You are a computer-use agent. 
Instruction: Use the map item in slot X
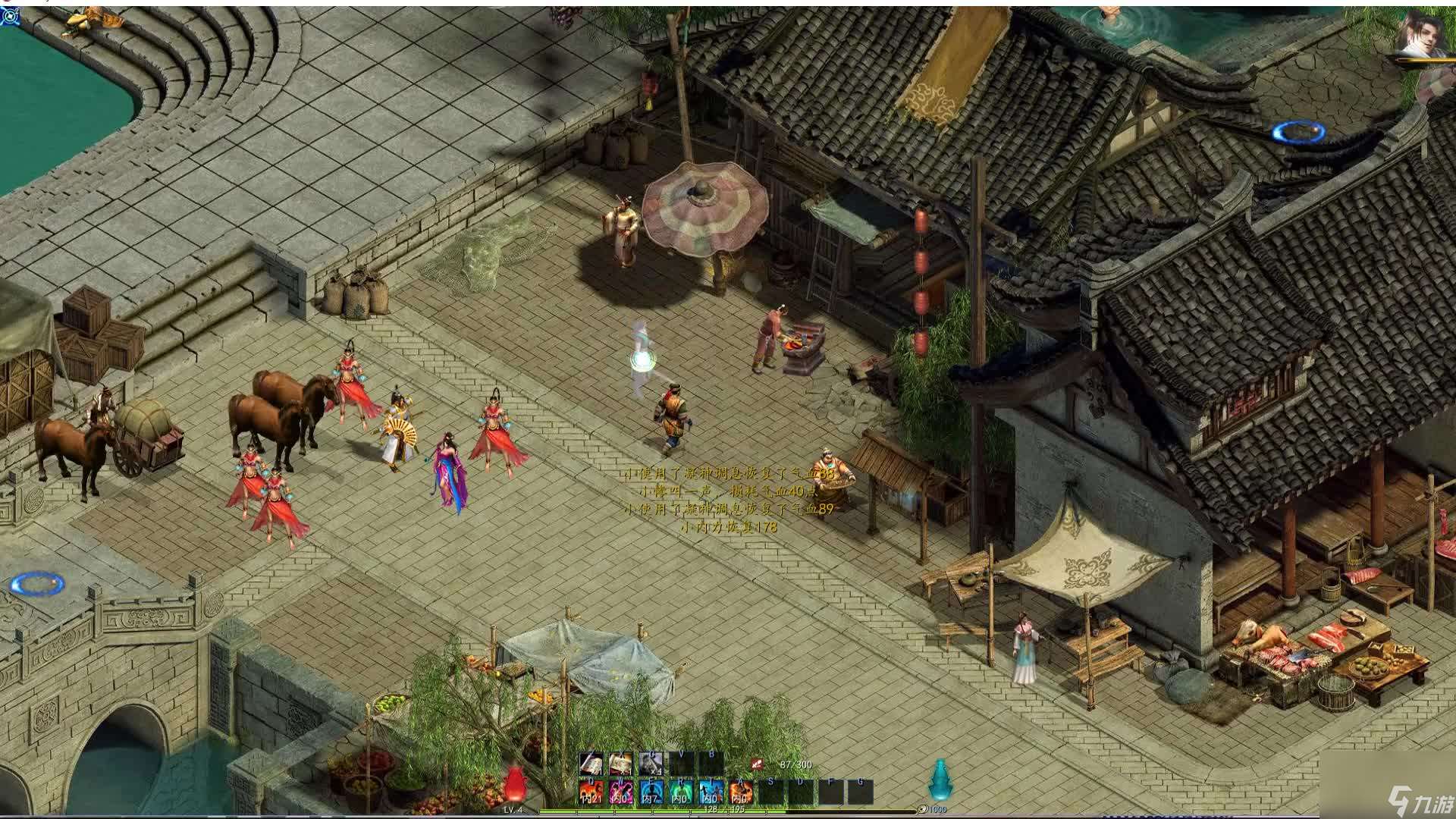coord(620,764)
